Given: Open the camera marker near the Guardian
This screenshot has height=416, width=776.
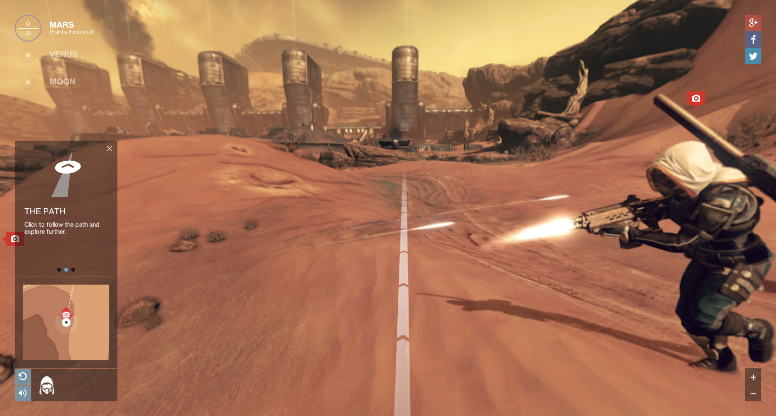Looking at the screenshot, I should pos(696,98).
